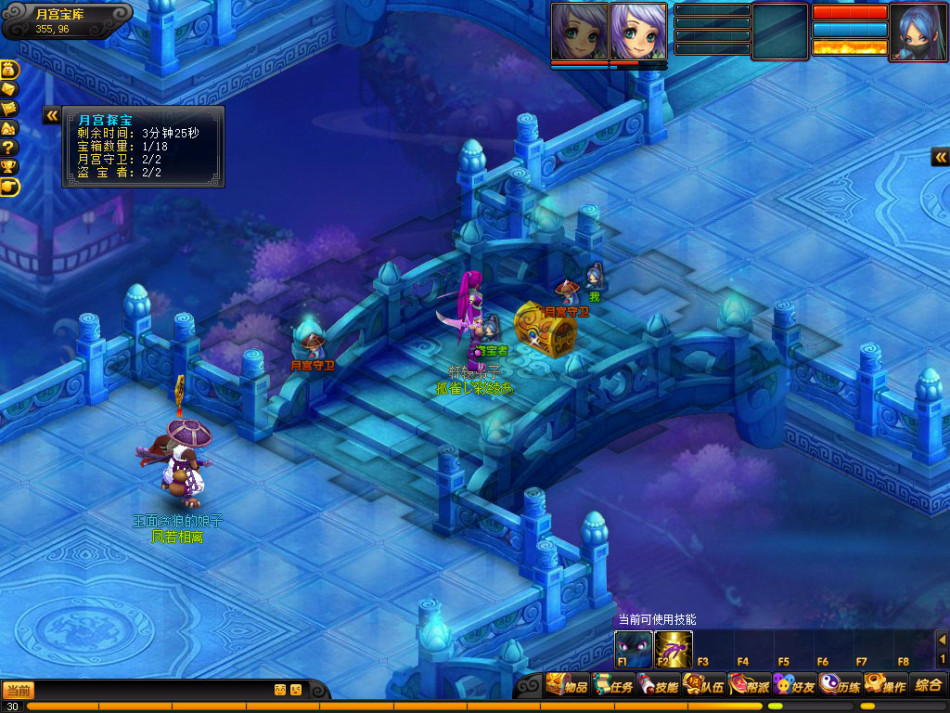The height and width of the screenshot is (713, 950).
Task: Click the pointing hand icon
Action: pos(9,186)
